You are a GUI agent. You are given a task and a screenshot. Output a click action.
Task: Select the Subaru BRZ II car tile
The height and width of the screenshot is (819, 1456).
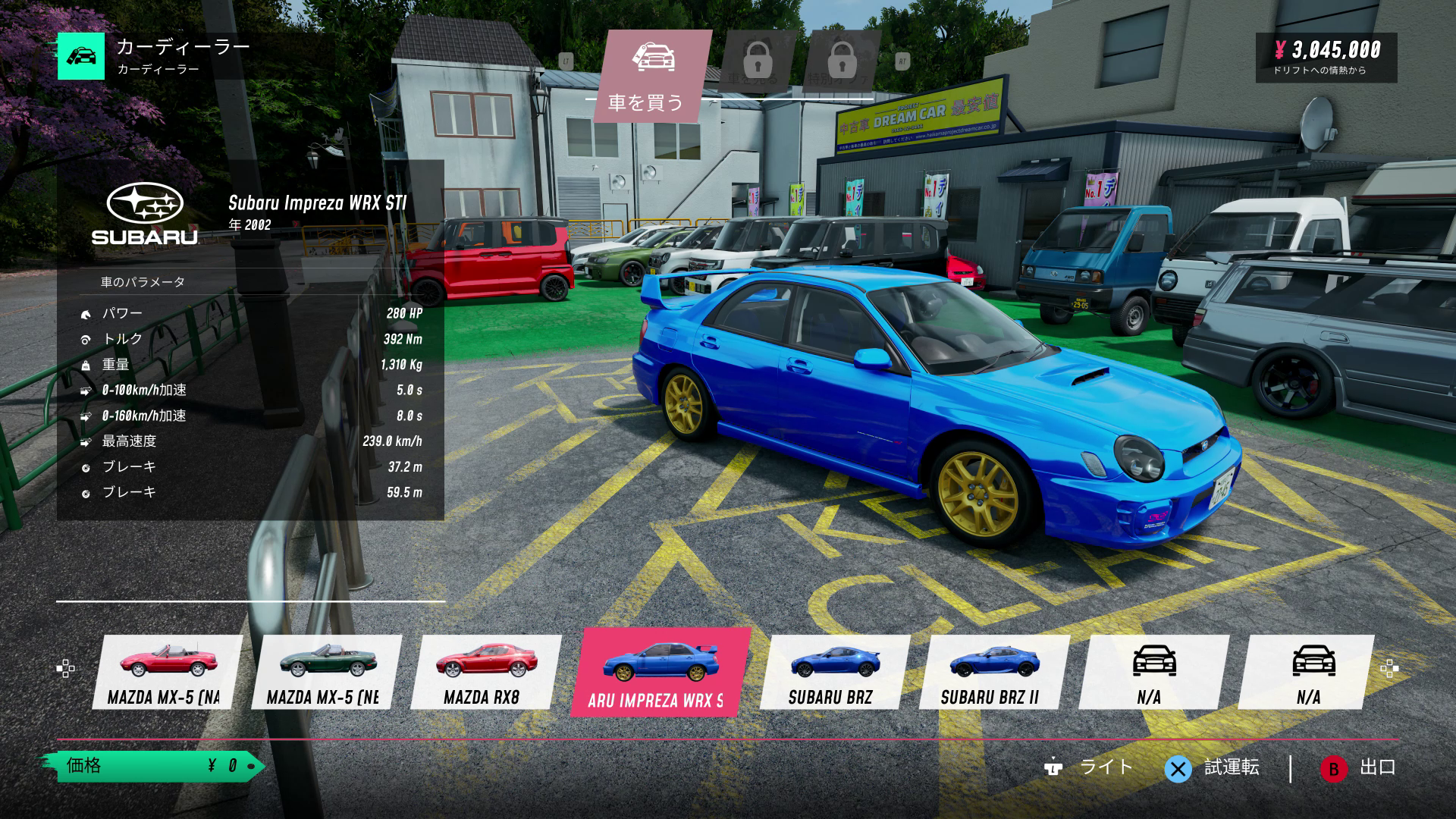coord(993,672)
